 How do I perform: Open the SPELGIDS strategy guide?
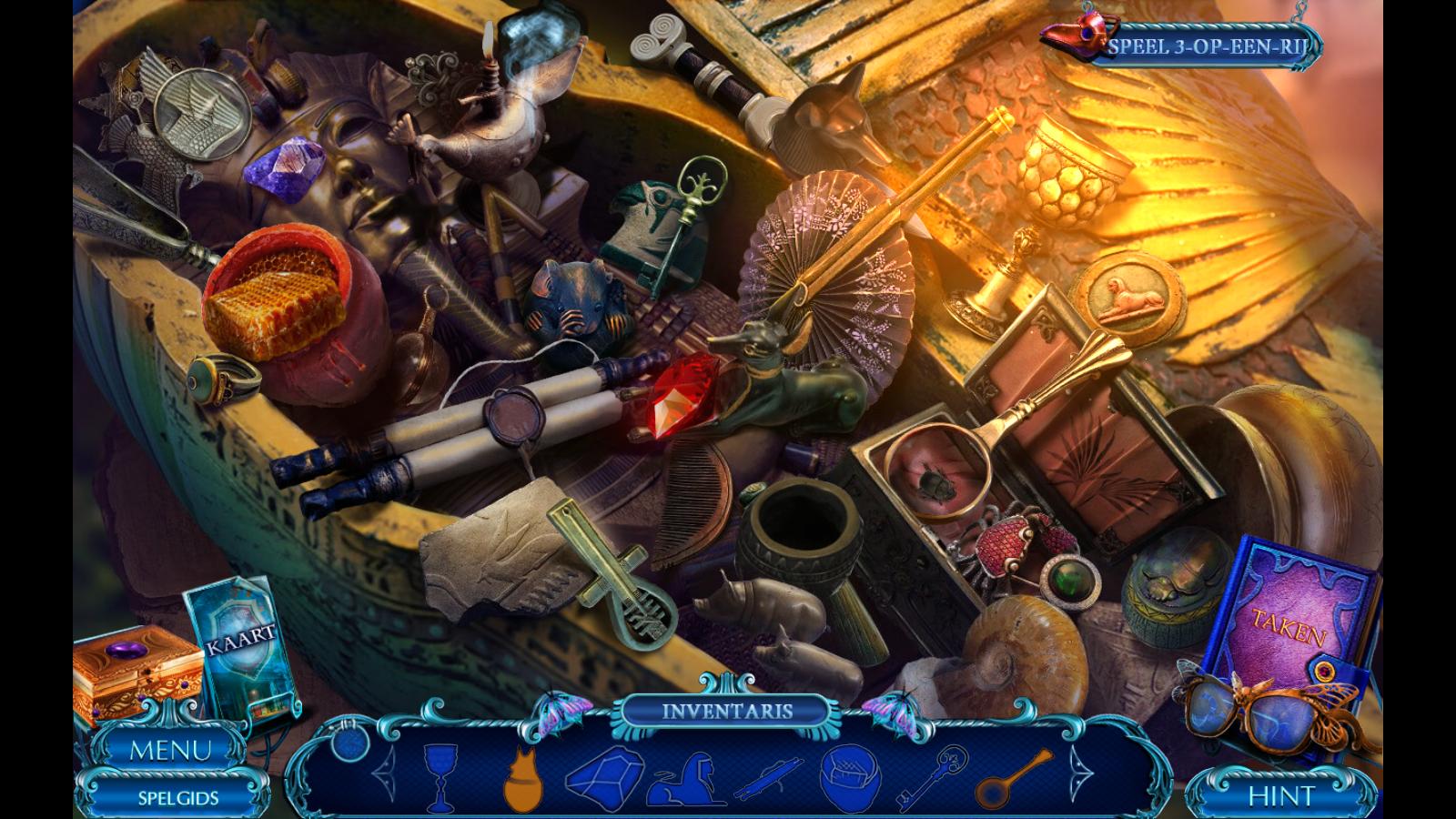pyautogui.click(x=178, y=798)
